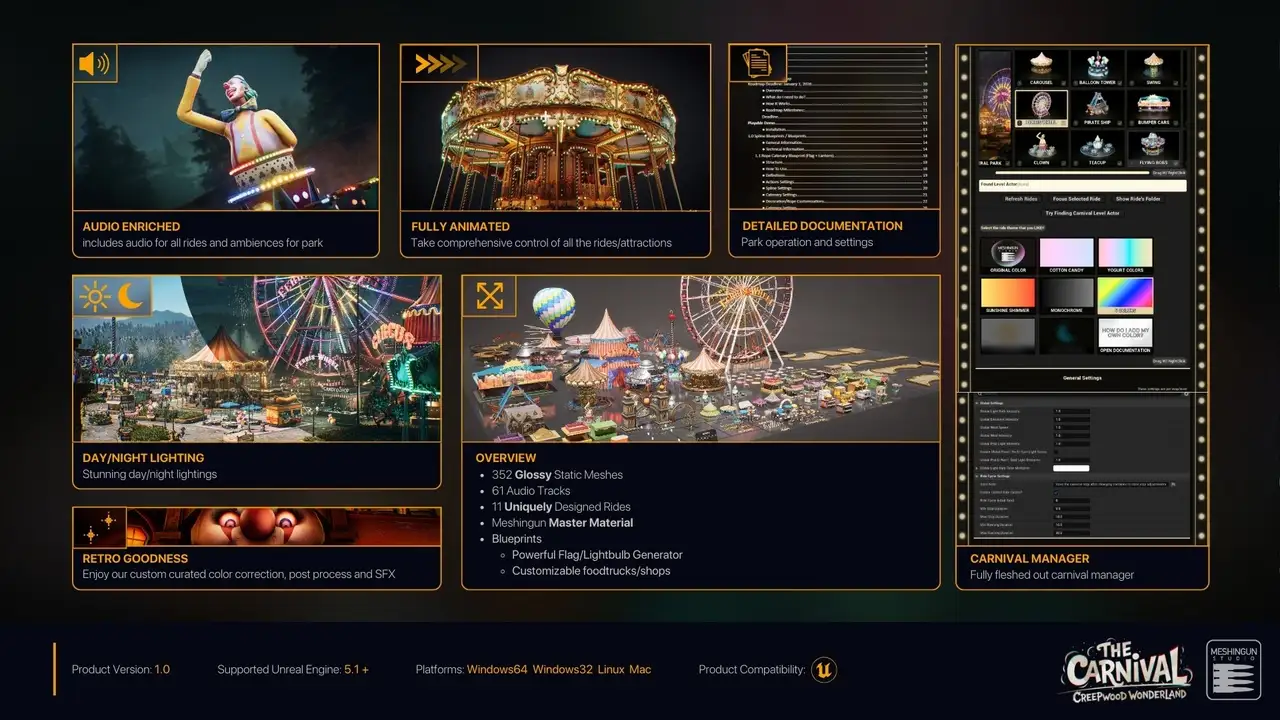
Task: Activate Focus Selected Ride
Action: (x=1076, y=199)
